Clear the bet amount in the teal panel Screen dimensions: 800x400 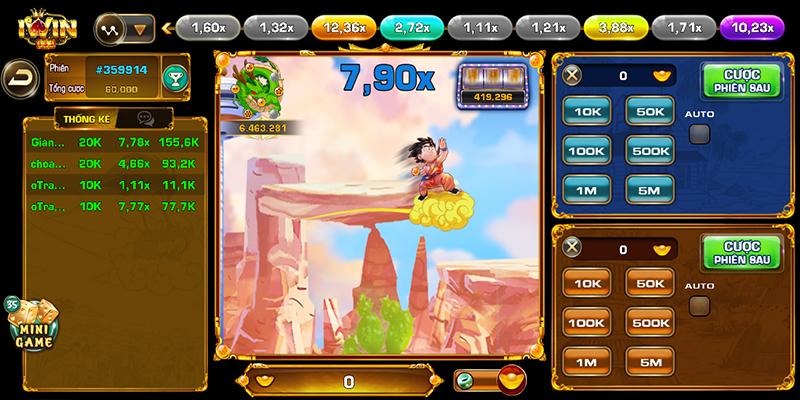[x=572, y=74]
